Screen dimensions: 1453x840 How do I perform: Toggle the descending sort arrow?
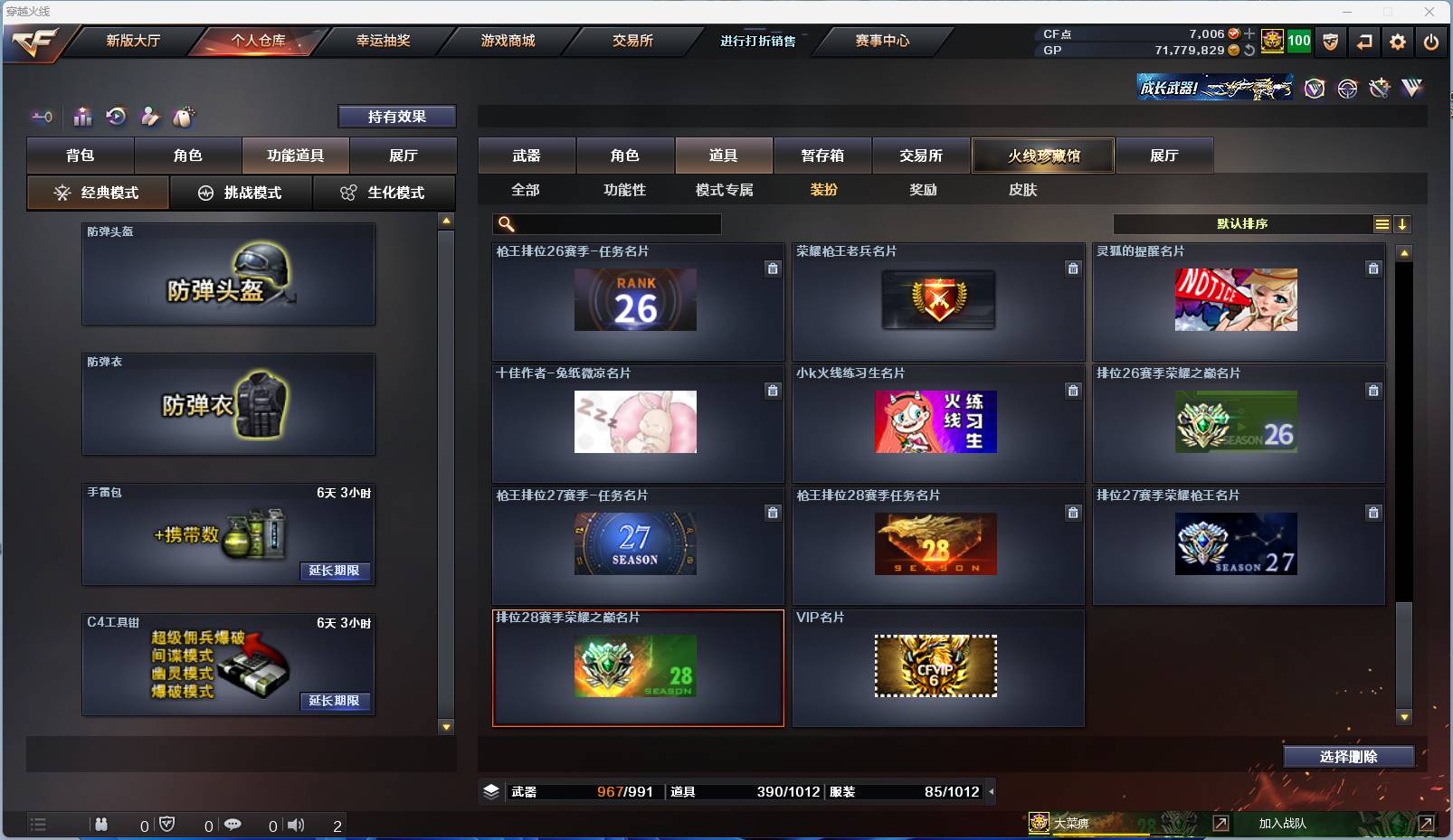(x=1403, y=223)
